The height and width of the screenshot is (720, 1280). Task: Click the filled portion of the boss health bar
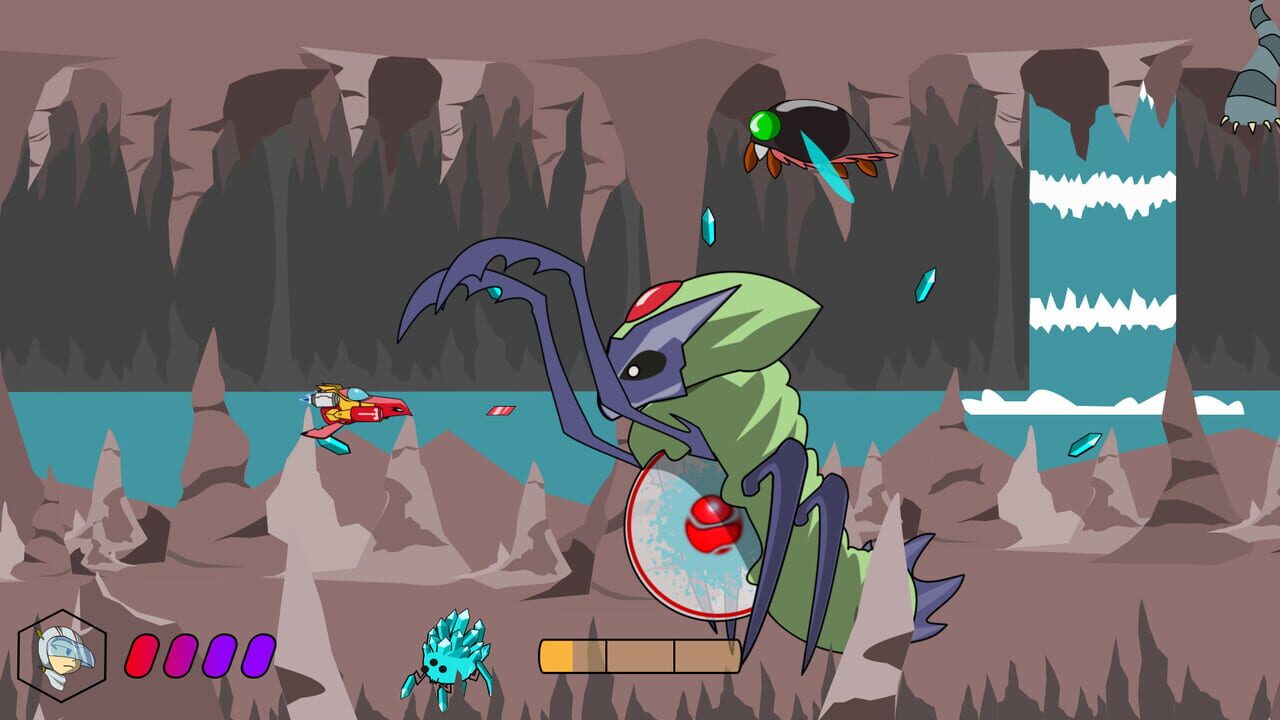click(x=555, y=653)
